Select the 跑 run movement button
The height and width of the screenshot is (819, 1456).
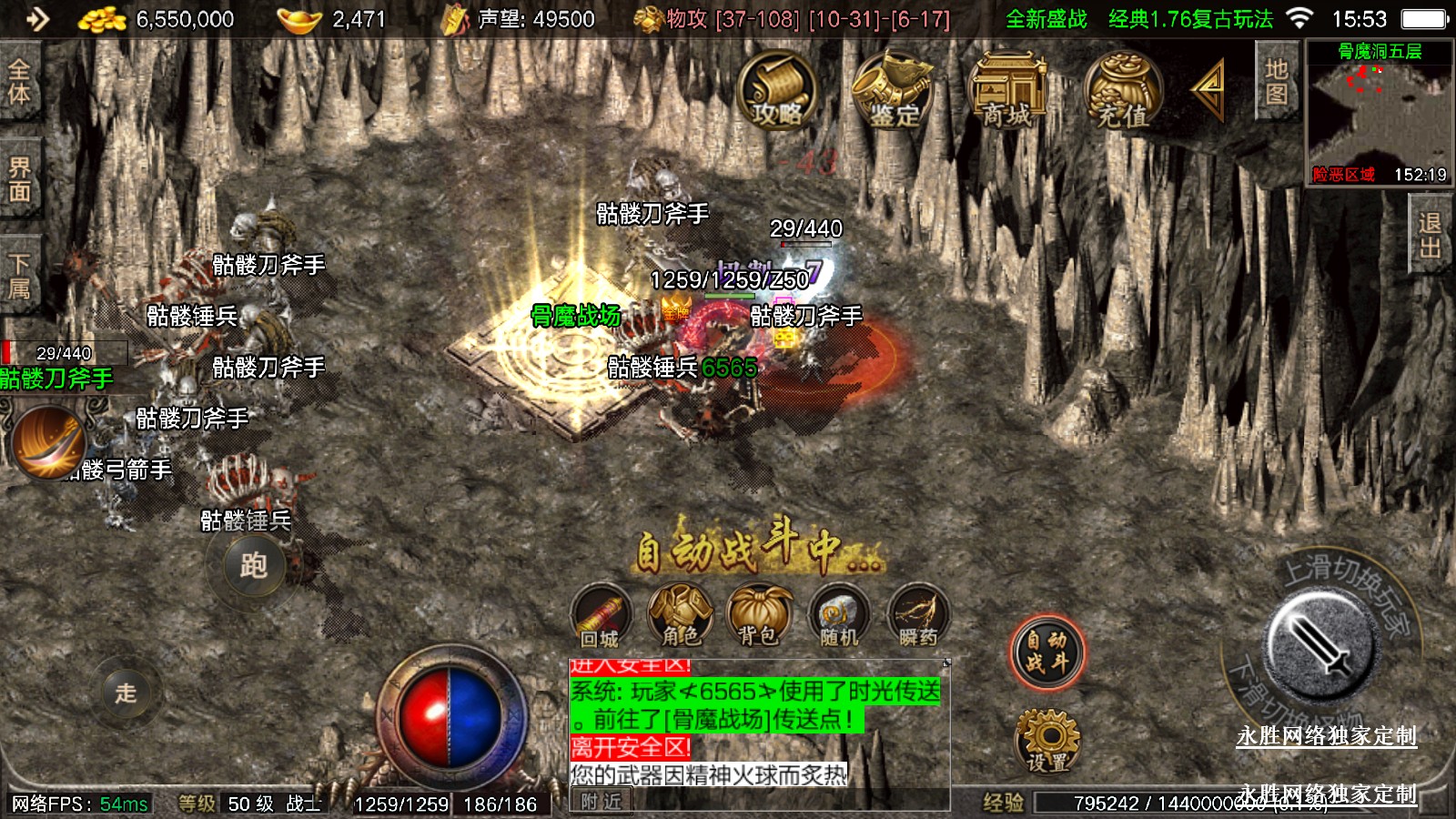click(254, 566)
